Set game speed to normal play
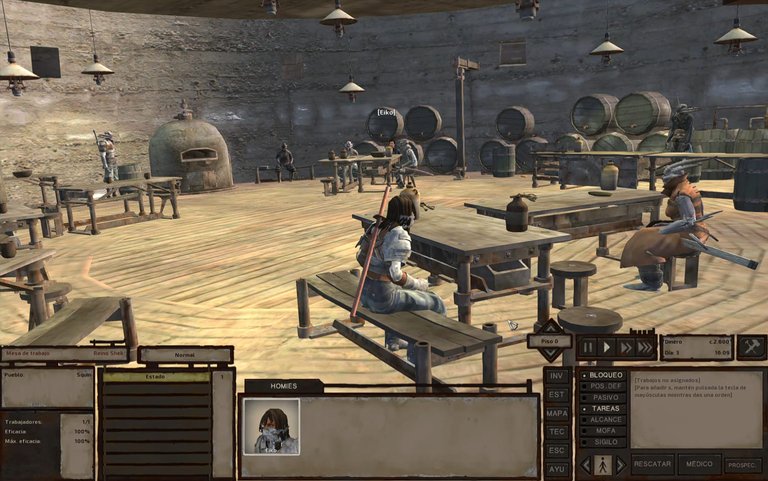 click(607, 347)
